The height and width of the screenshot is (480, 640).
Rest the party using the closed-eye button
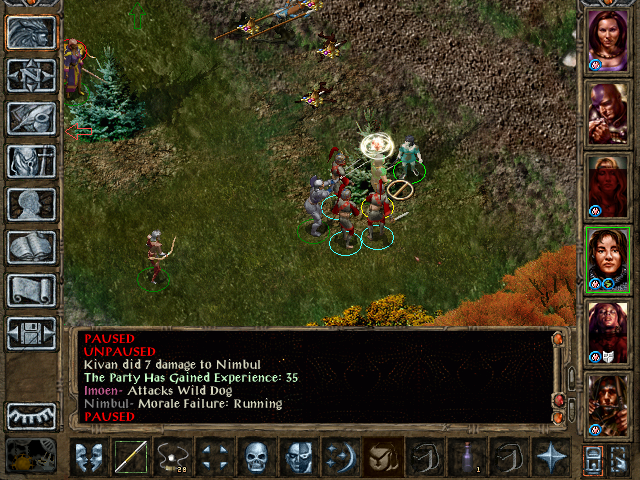click(x=31, y=415)
